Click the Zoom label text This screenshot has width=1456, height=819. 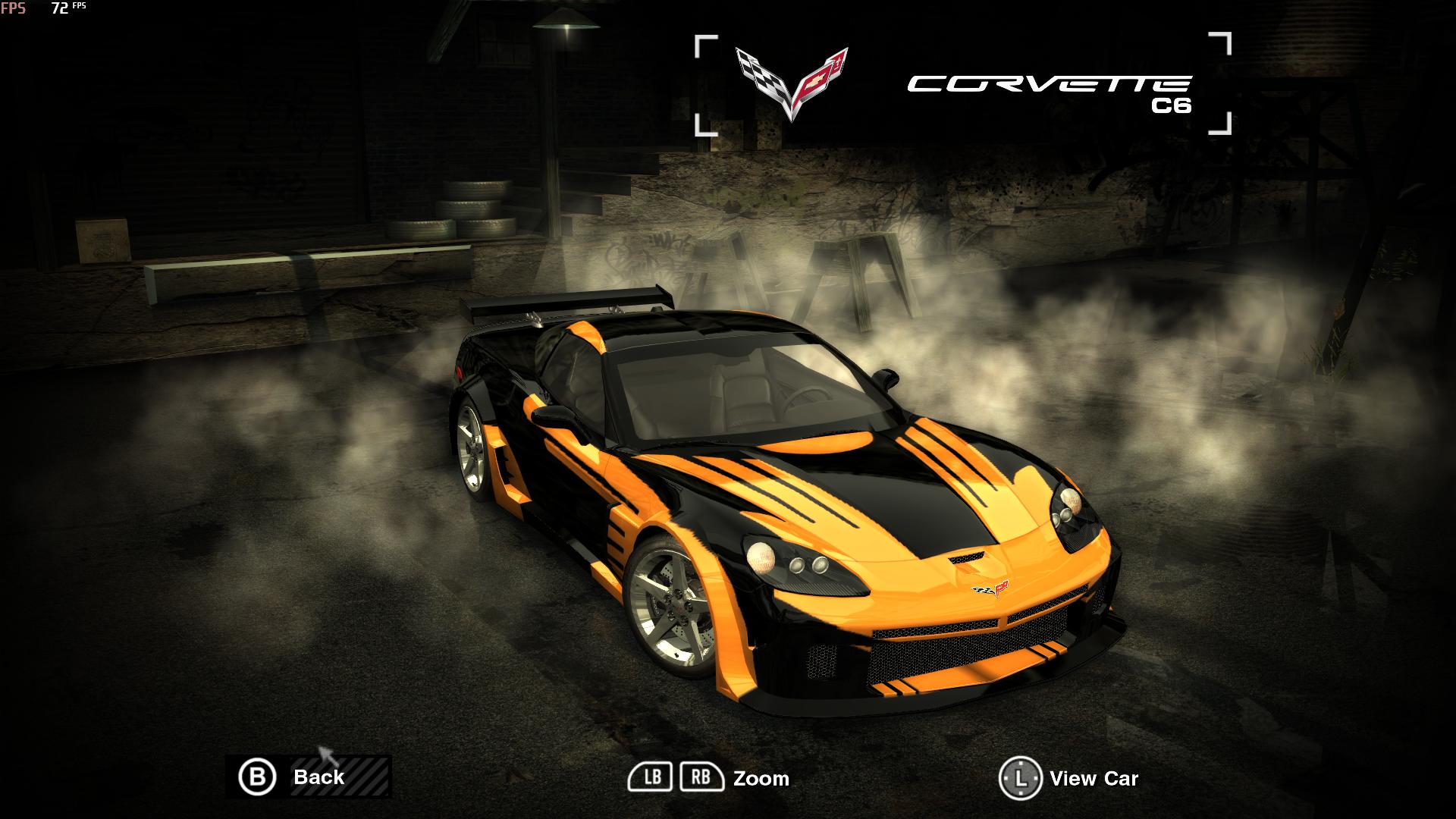(761, 778)
